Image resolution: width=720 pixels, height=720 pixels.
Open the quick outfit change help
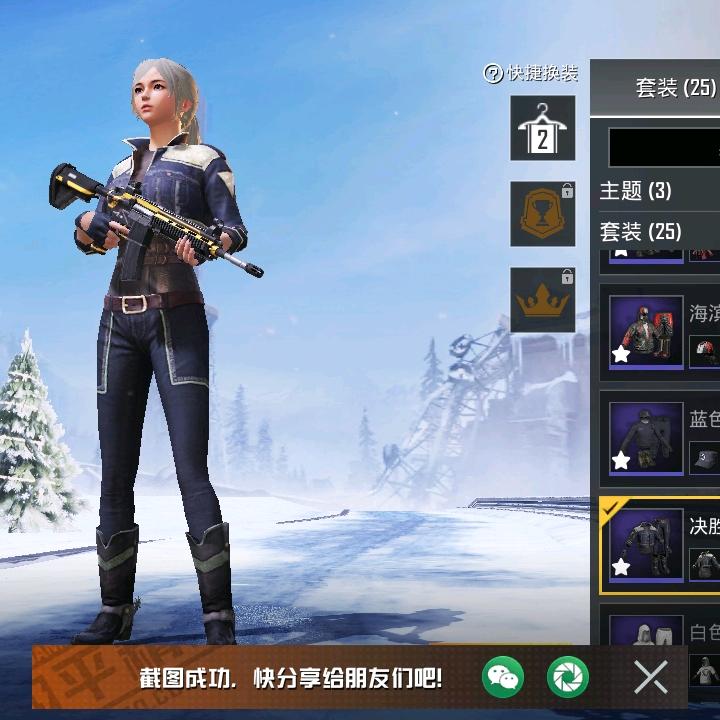pos(531,73)
